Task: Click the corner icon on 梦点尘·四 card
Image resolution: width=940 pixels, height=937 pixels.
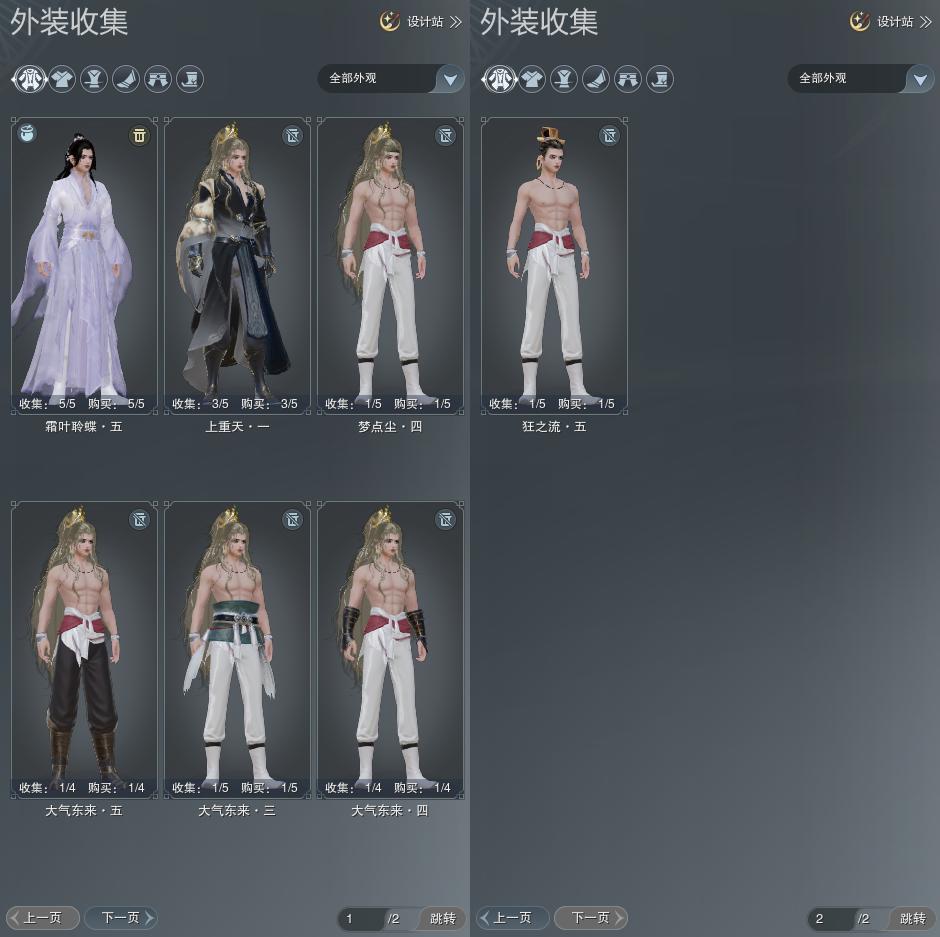Action: [x=445, y=135]
